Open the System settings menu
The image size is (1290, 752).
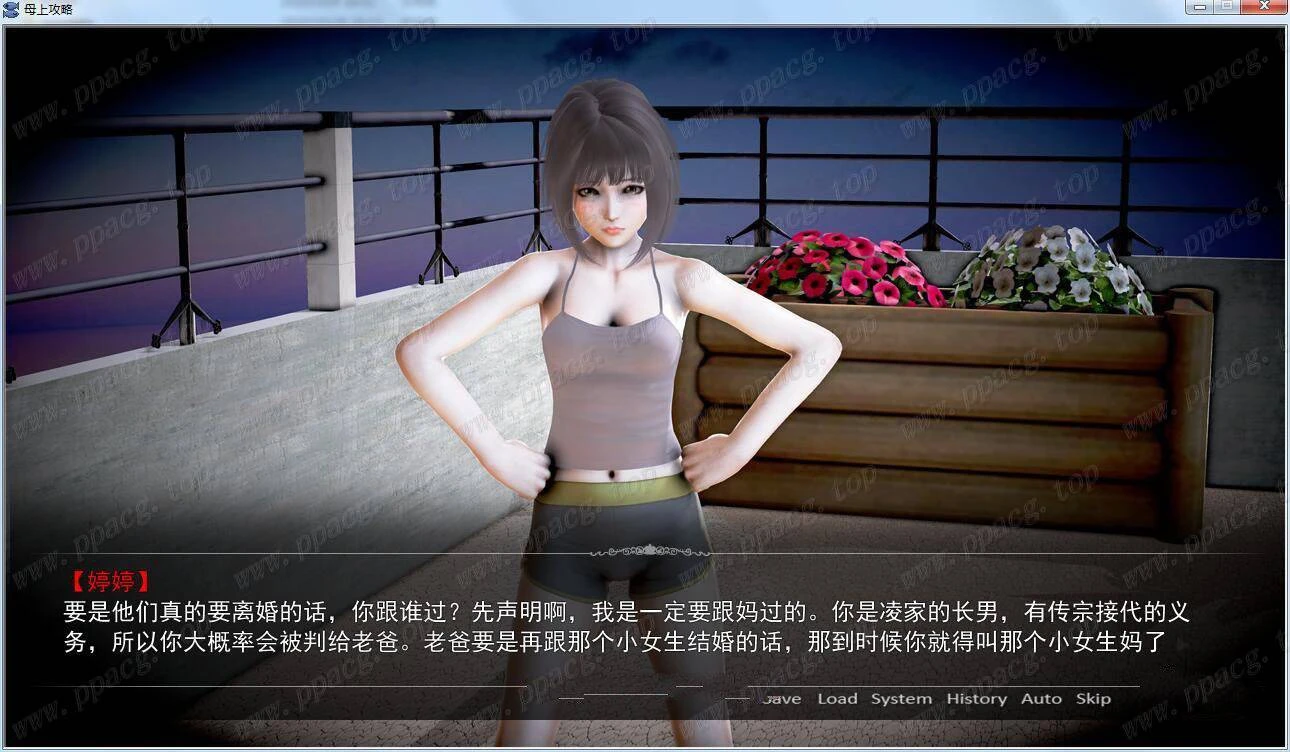click(x=900, y=698)
